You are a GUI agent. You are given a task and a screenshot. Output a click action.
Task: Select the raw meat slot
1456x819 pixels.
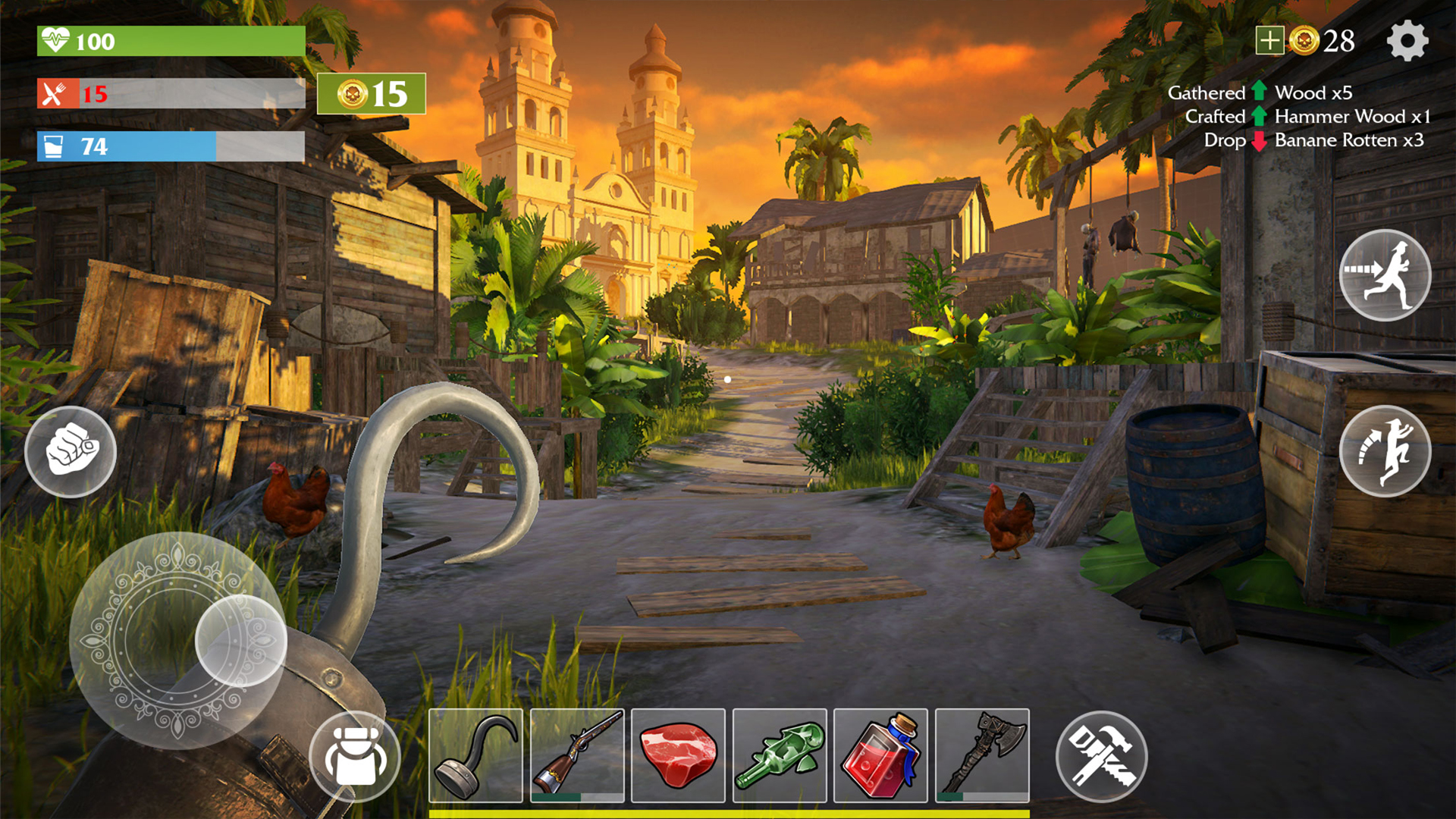[679, 757]
